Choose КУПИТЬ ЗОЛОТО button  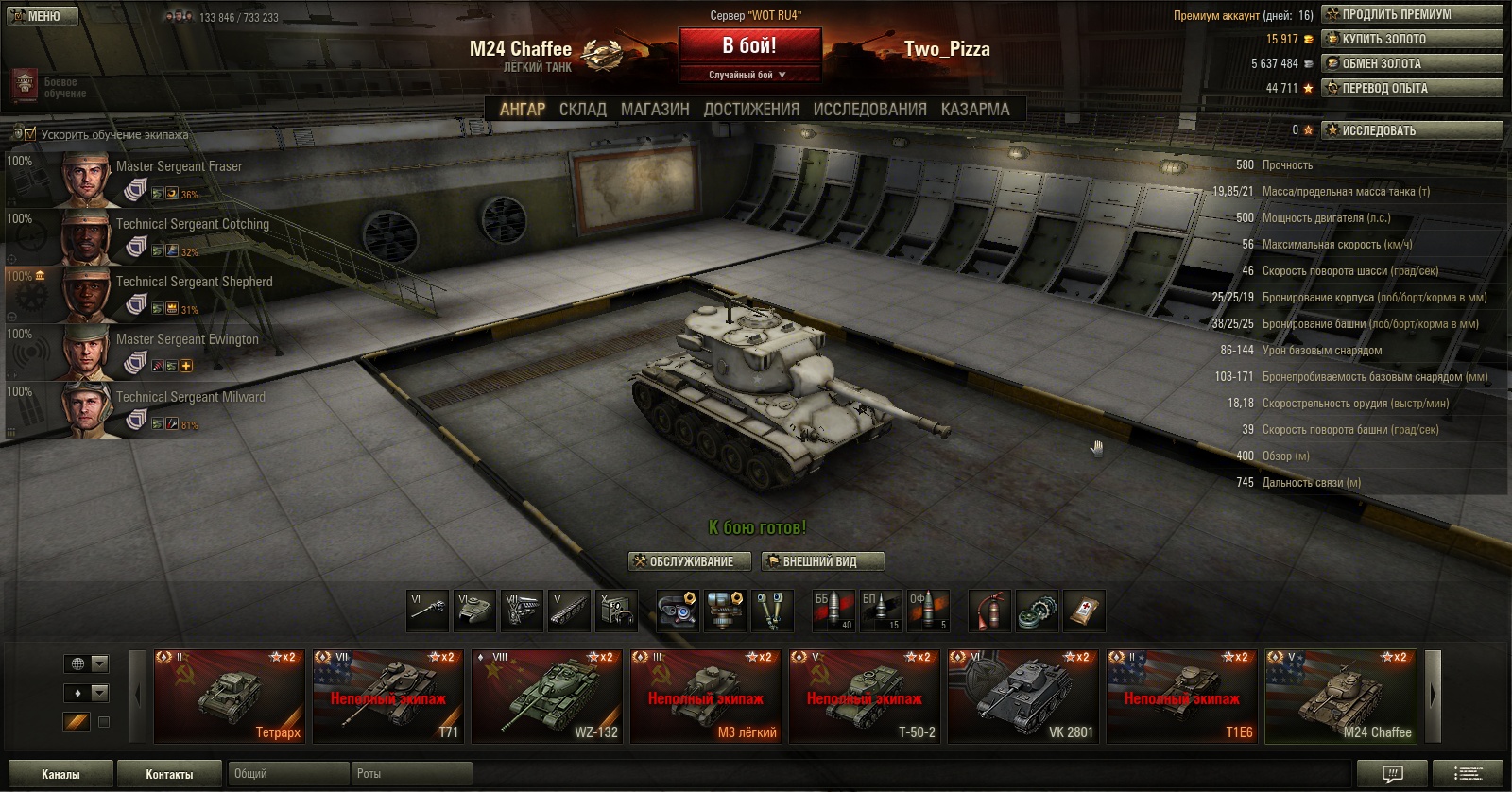1412,39
